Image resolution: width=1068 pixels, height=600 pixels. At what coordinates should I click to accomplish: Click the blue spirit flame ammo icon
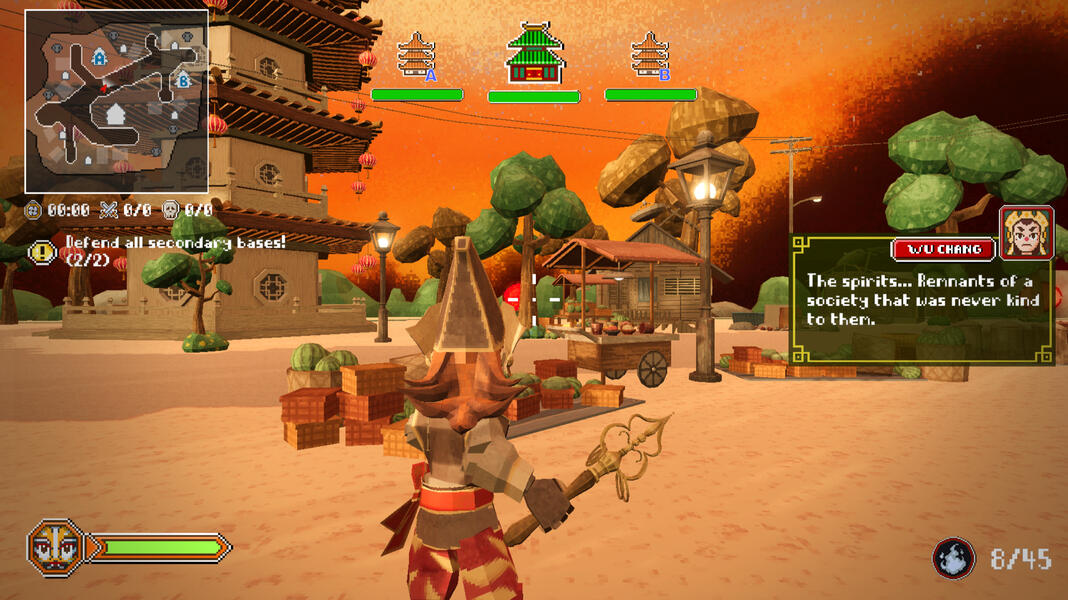[953, 558]
